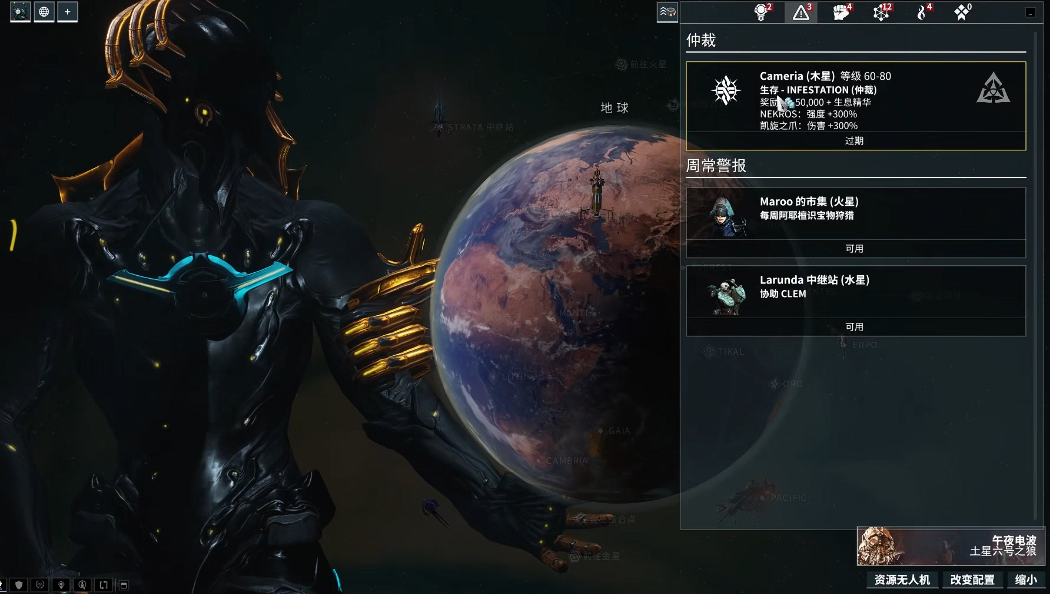Viewport: 1050px width, 594px height.
Task: Click the shield icon in bottom toolbar
Action: click(18, 584)
